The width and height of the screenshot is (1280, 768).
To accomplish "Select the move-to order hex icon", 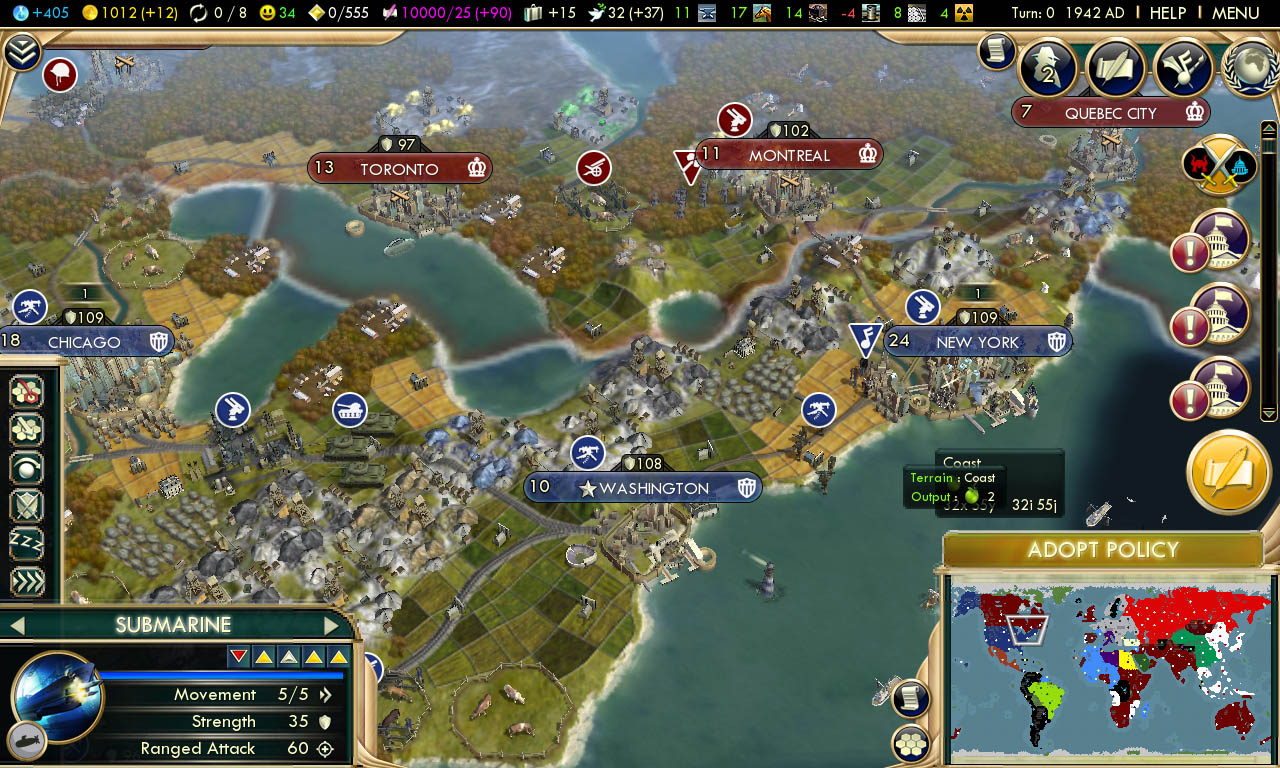I will point(27,392).
